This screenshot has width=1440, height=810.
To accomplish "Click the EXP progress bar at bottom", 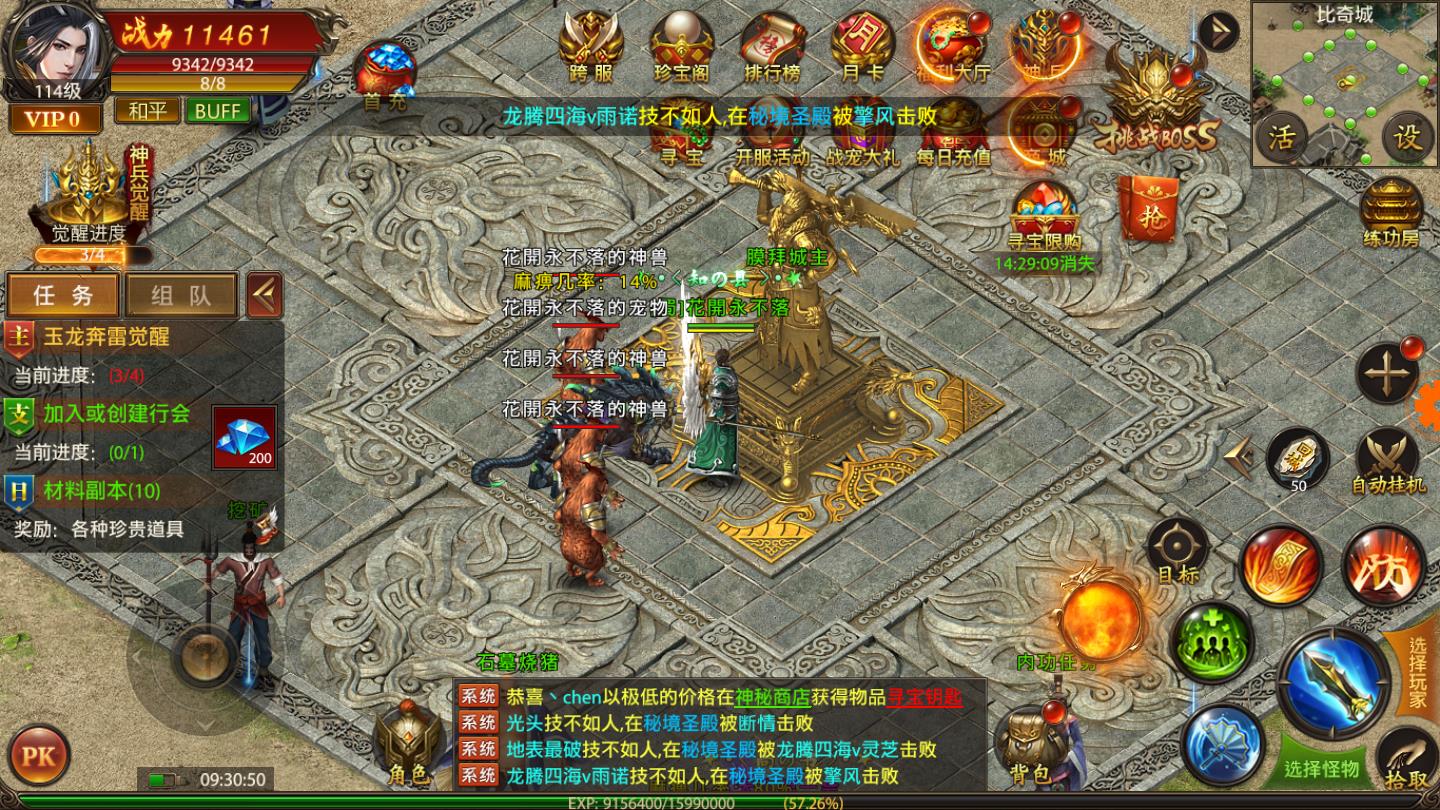I will coord(700,802).
